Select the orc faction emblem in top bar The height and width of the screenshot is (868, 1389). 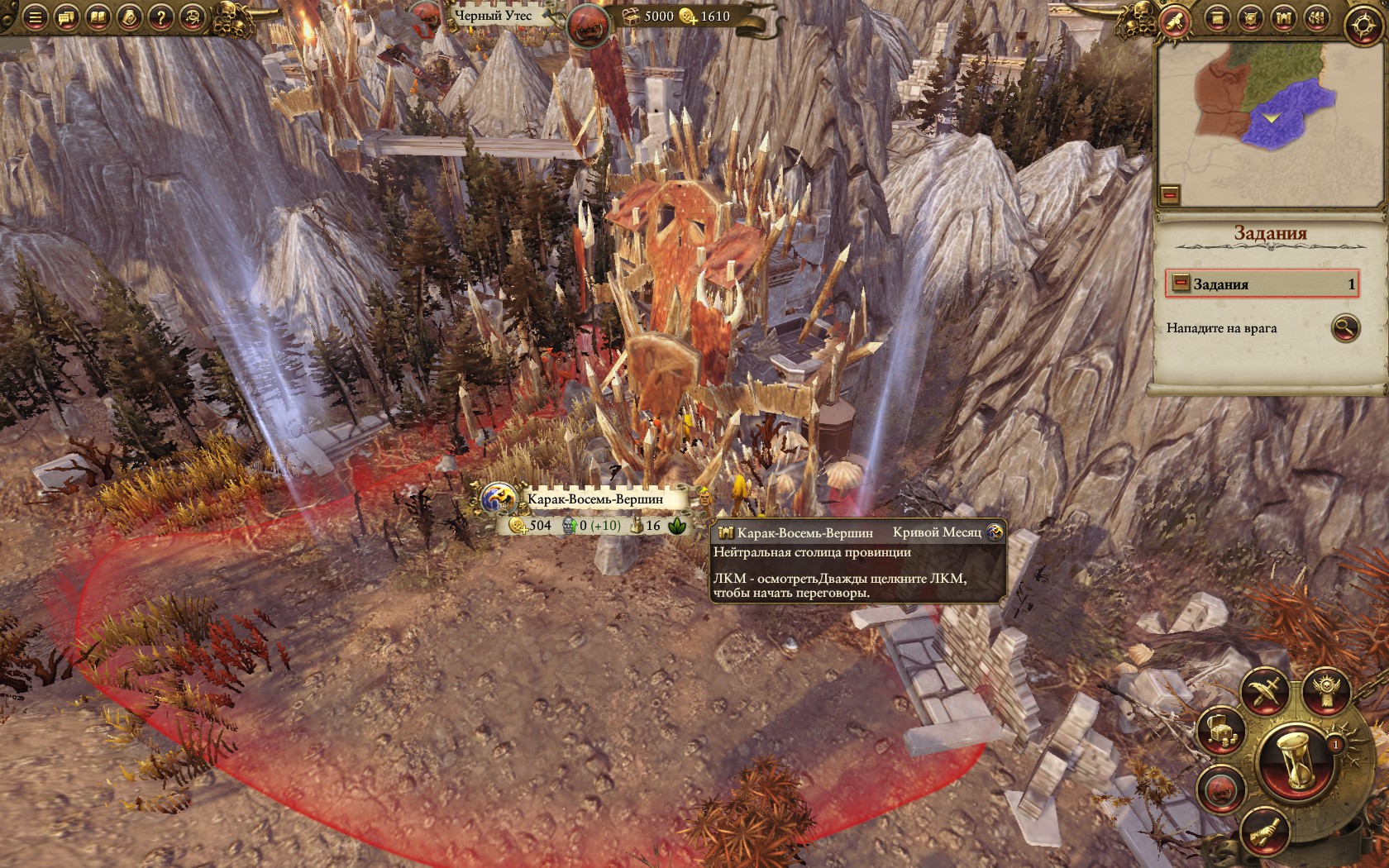click(x=589, y=24)
